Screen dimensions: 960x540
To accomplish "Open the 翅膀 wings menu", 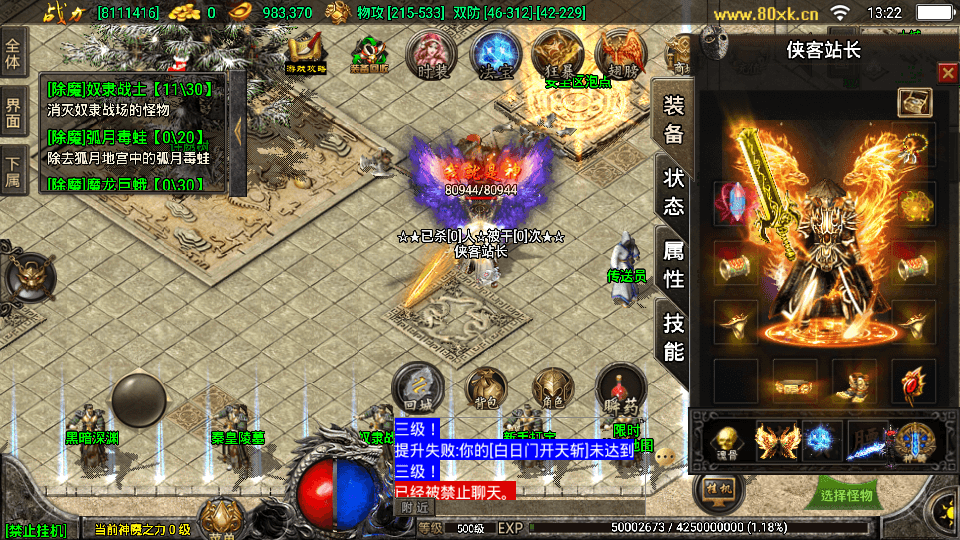I will (619, 55).
